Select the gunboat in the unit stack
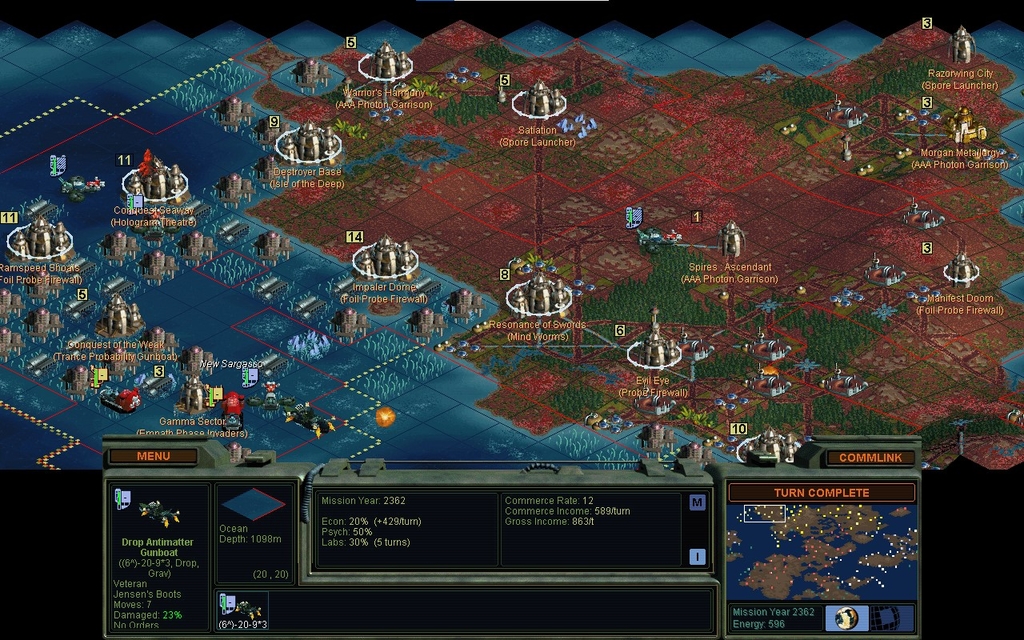 [x=241, y=608]
